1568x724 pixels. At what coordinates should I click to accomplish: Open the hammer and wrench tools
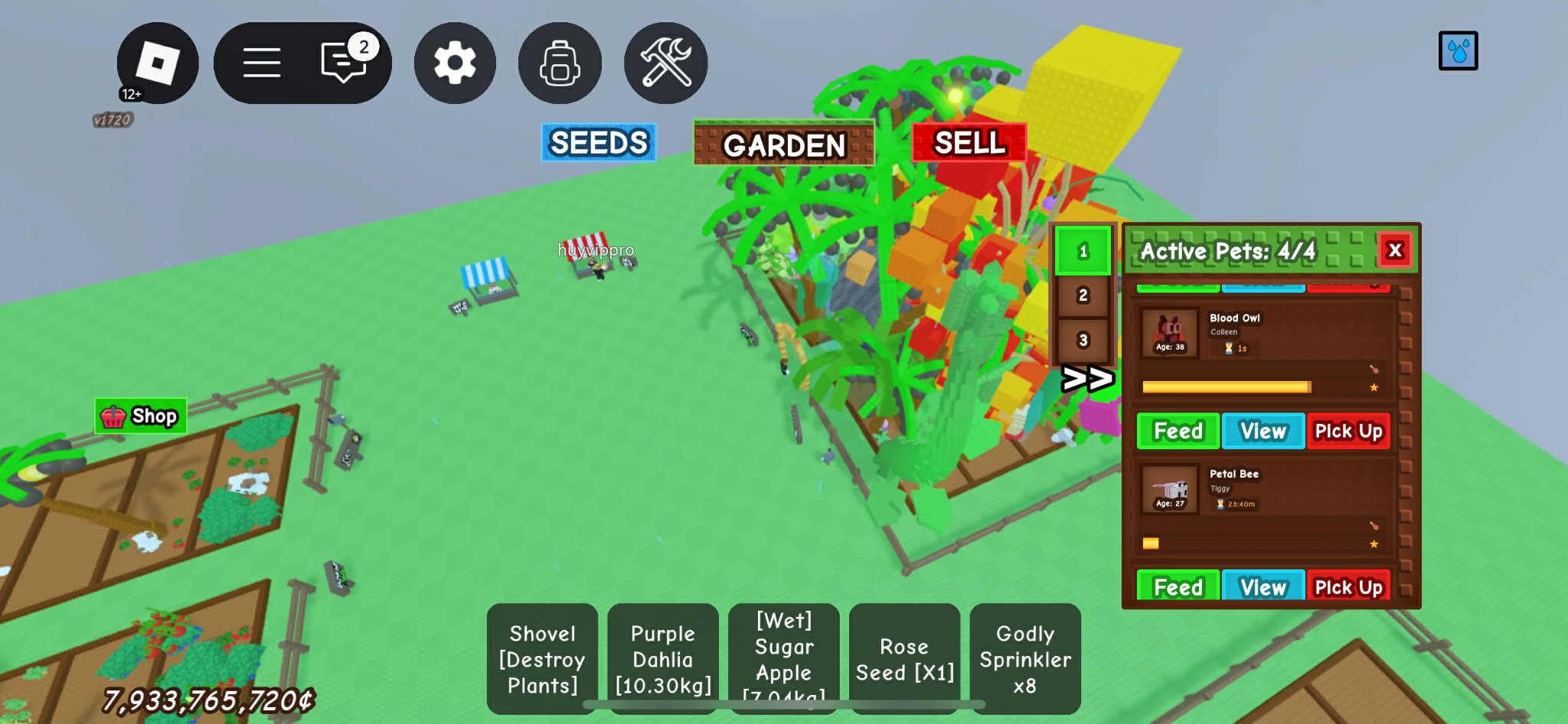click(x=665, y=63)
